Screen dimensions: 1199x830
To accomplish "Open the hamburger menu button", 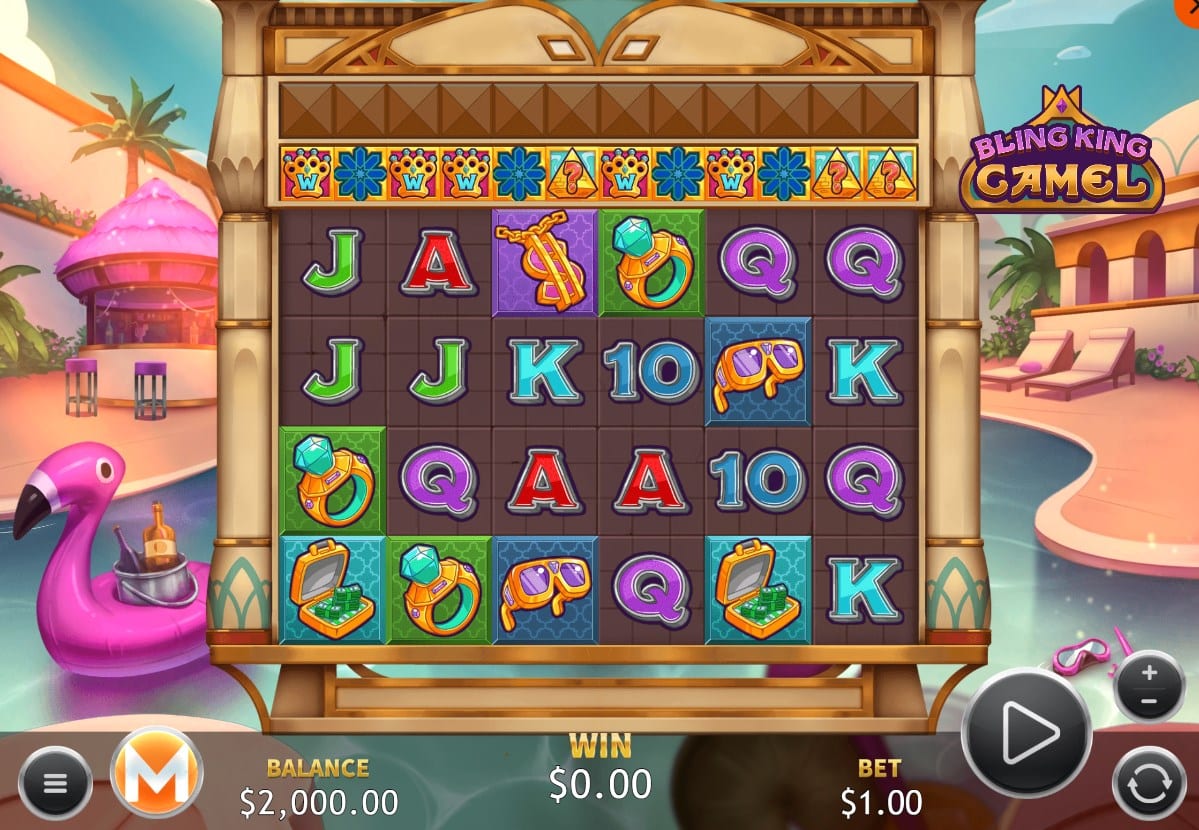I will tap(55, 782).
